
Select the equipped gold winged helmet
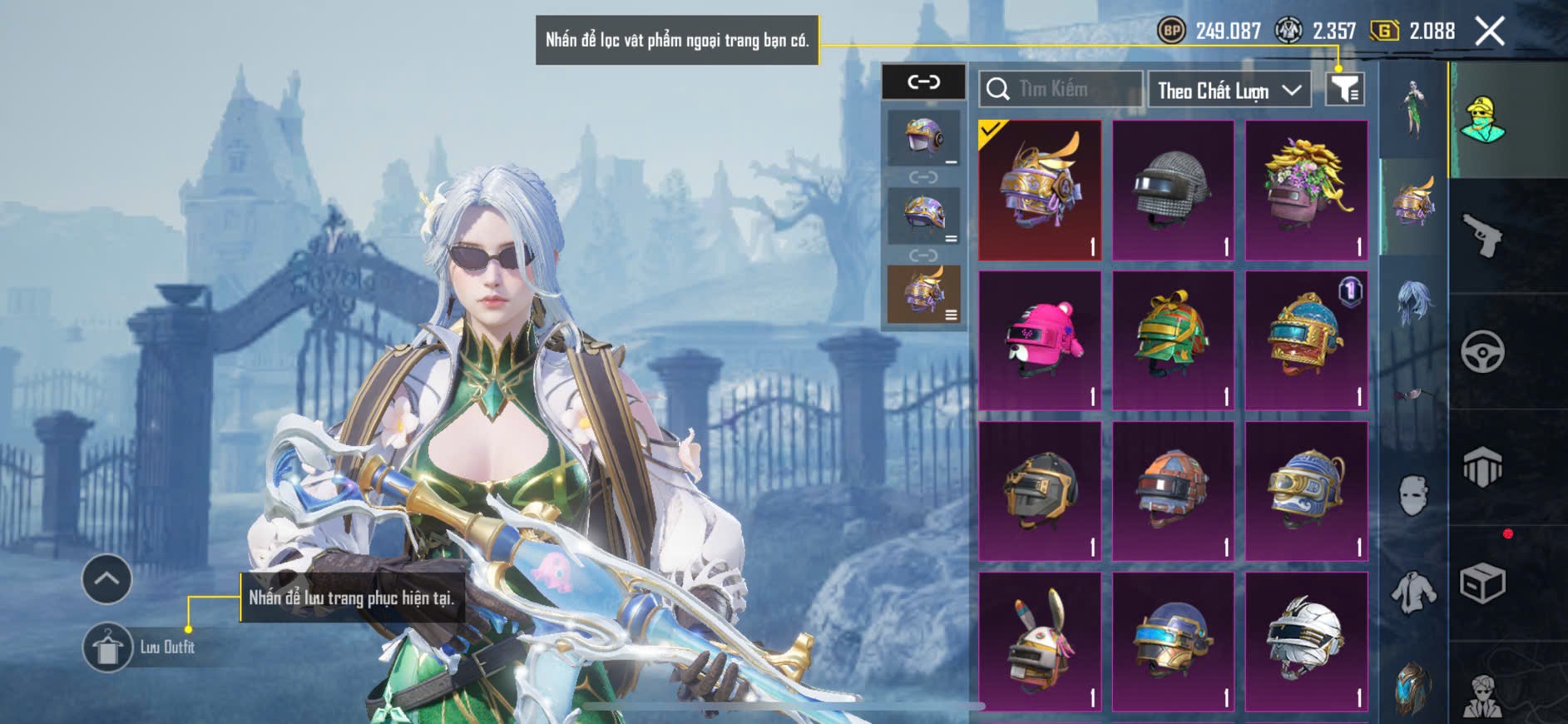1040,190
